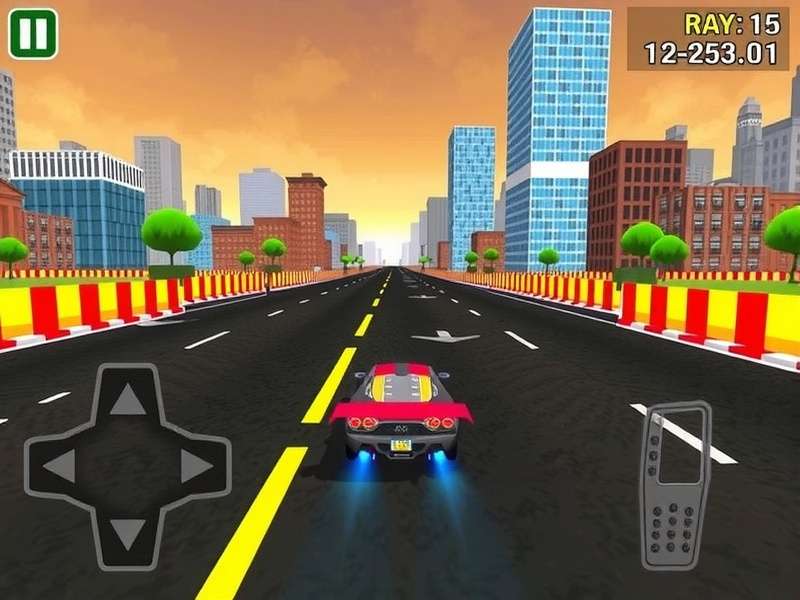
Task: Hit the gas pedal
Action: pos(675,485)
